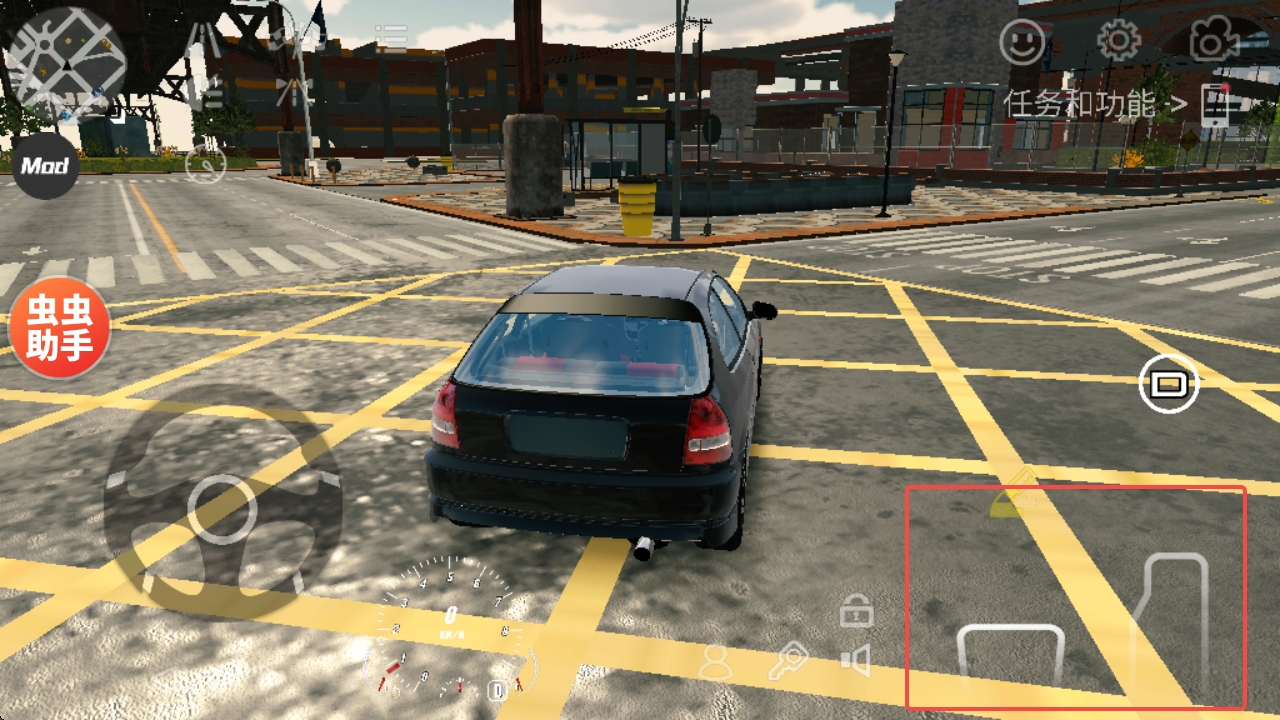Sound the horn icon
1280x720 pixels.
tap(855, 660)
